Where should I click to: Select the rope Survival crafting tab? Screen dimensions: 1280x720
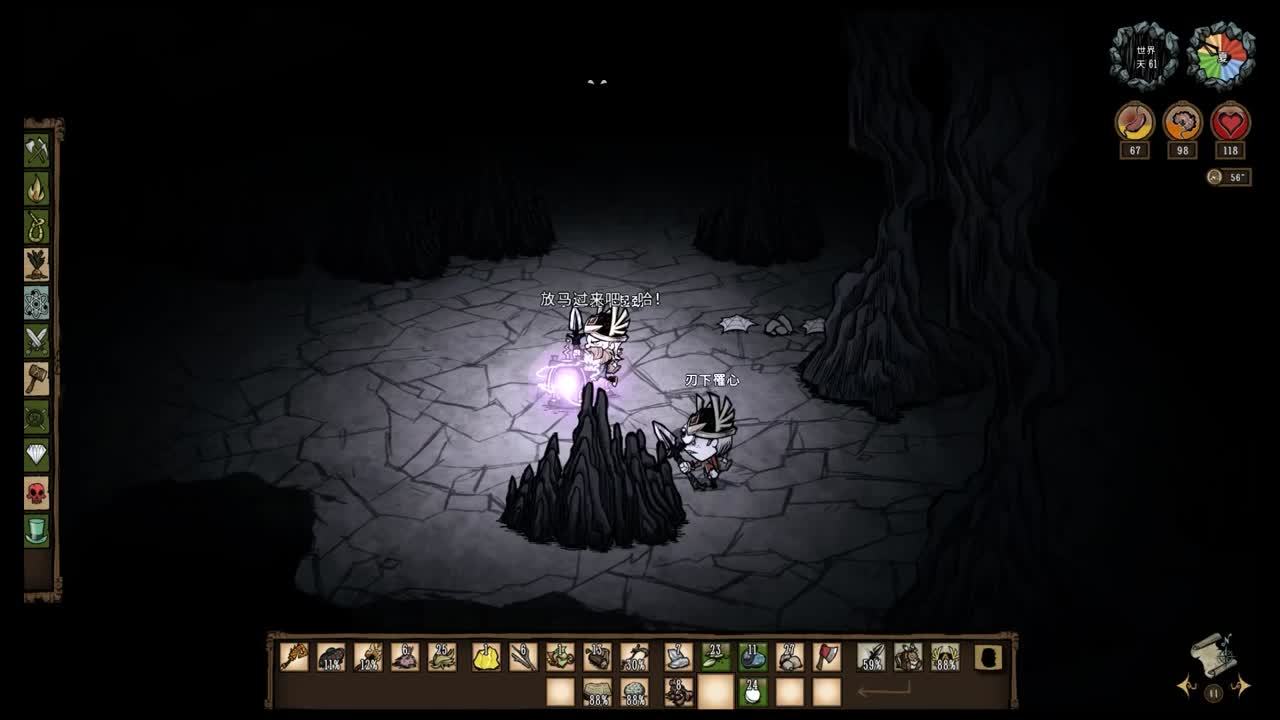[37, 227]
